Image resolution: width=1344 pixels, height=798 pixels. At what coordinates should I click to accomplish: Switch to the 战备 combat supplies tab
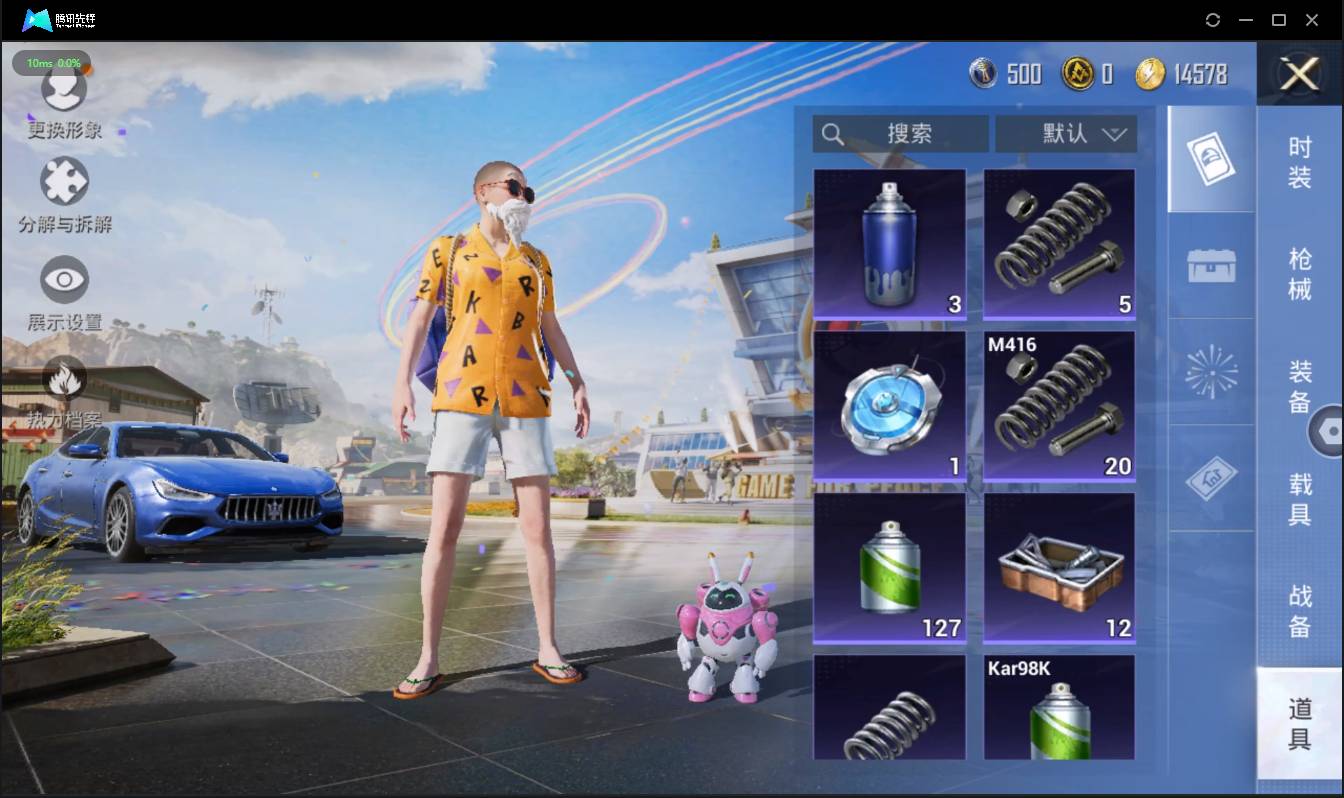point(1299,610)
